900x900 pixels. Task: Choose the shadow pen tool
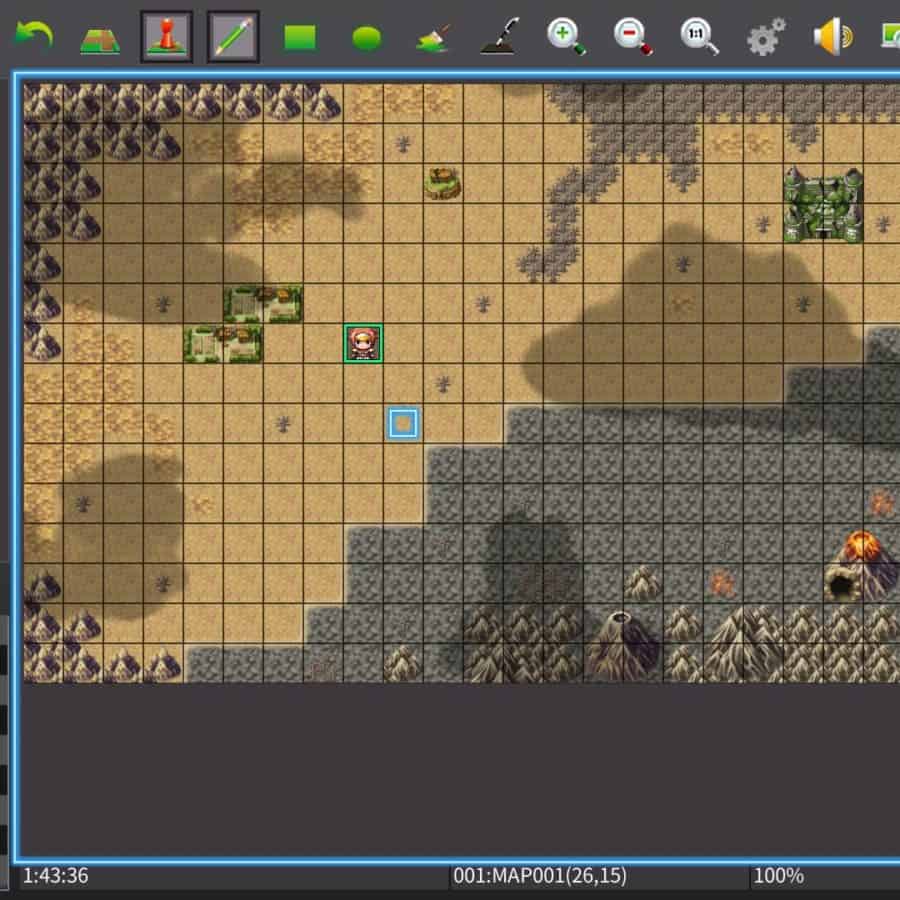(x=498, y=37)
